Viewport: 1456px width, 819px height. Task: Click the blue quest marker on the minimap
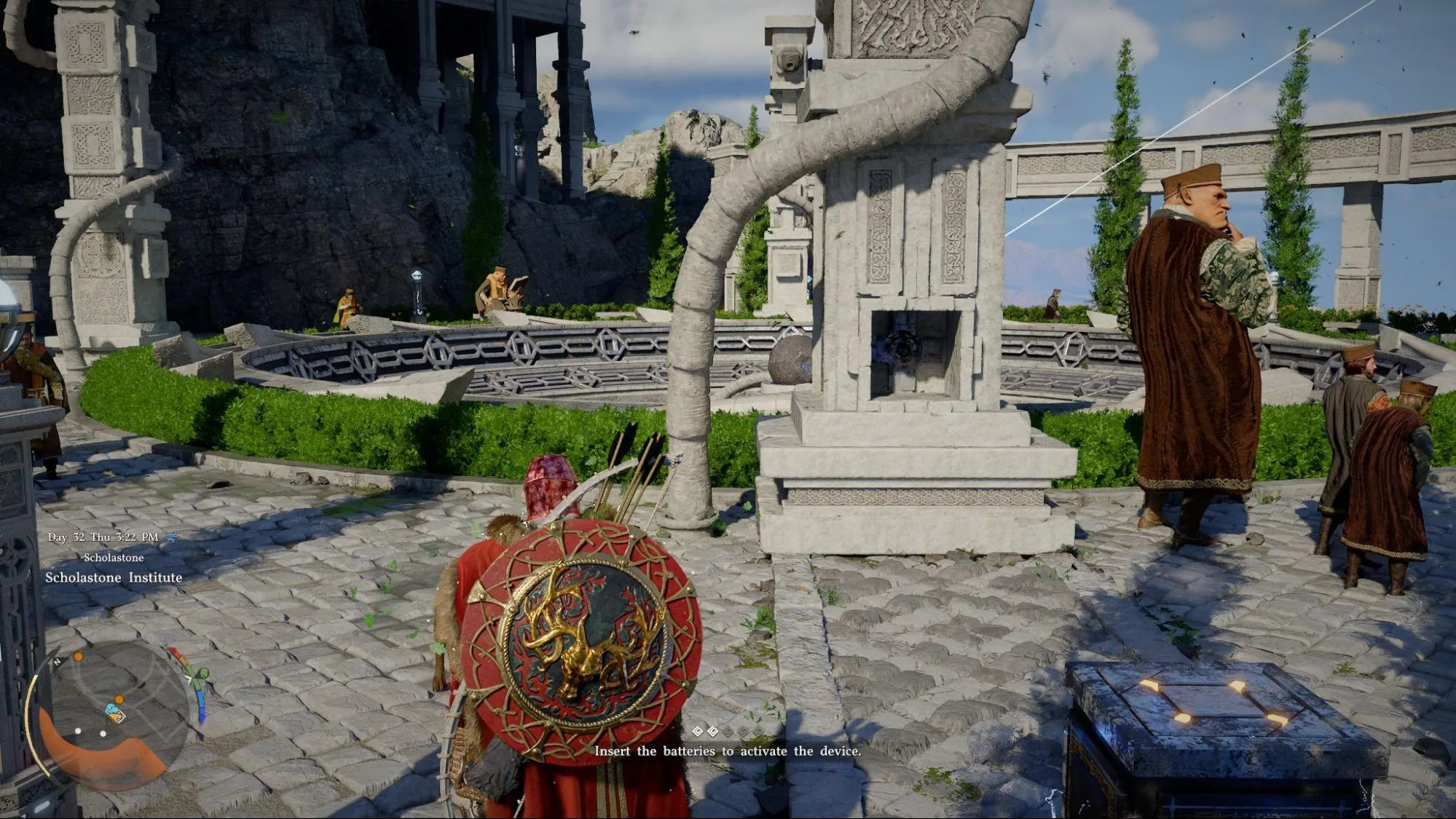point(111,709)
